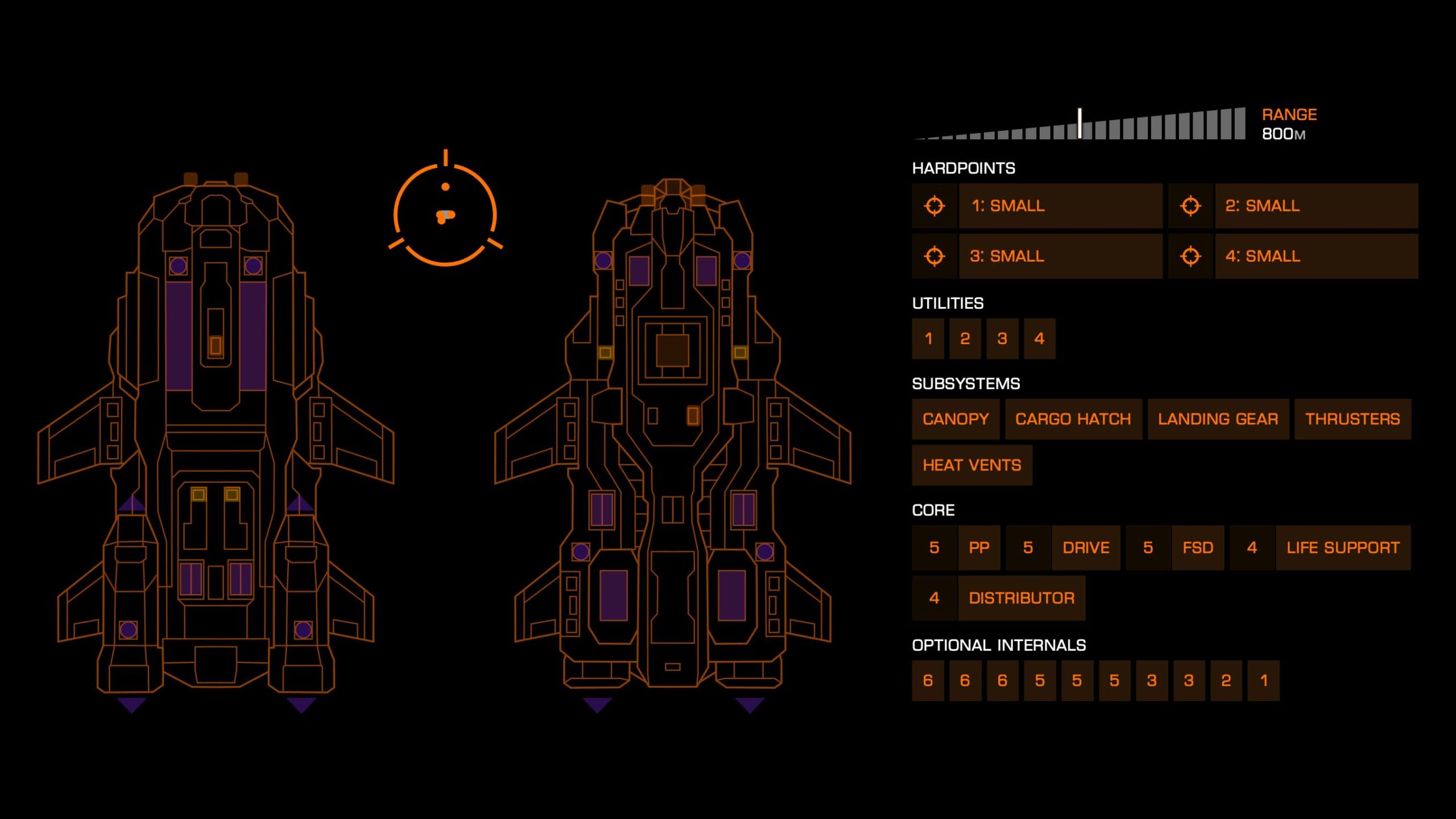1456x819 pixels.
Task: Switch to the HARDPOINTS section header
Action: pos(963,167)
